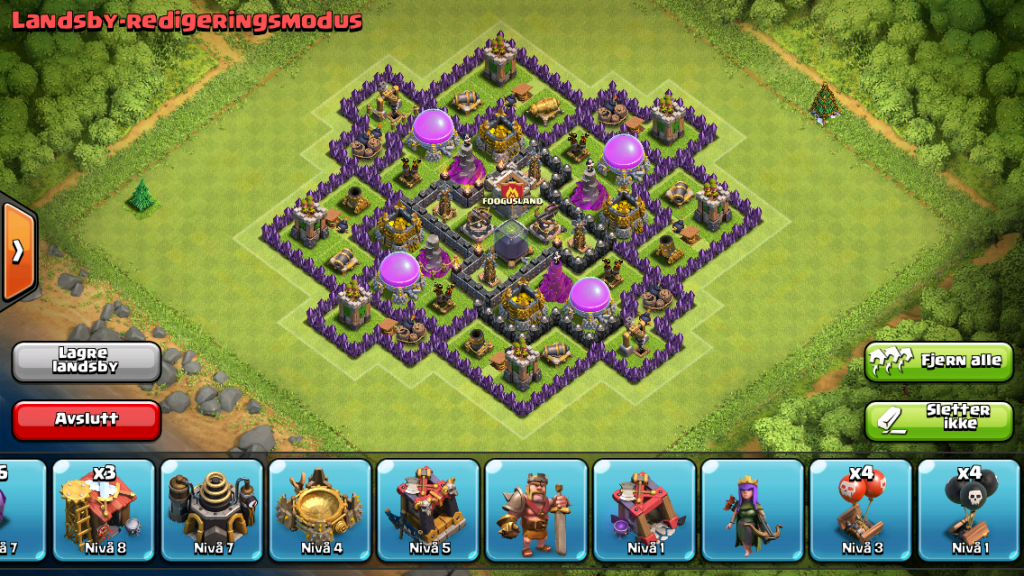Pick the Barbarian King slot
This screenshot has width=1024, height=576.
pos(535,510)
